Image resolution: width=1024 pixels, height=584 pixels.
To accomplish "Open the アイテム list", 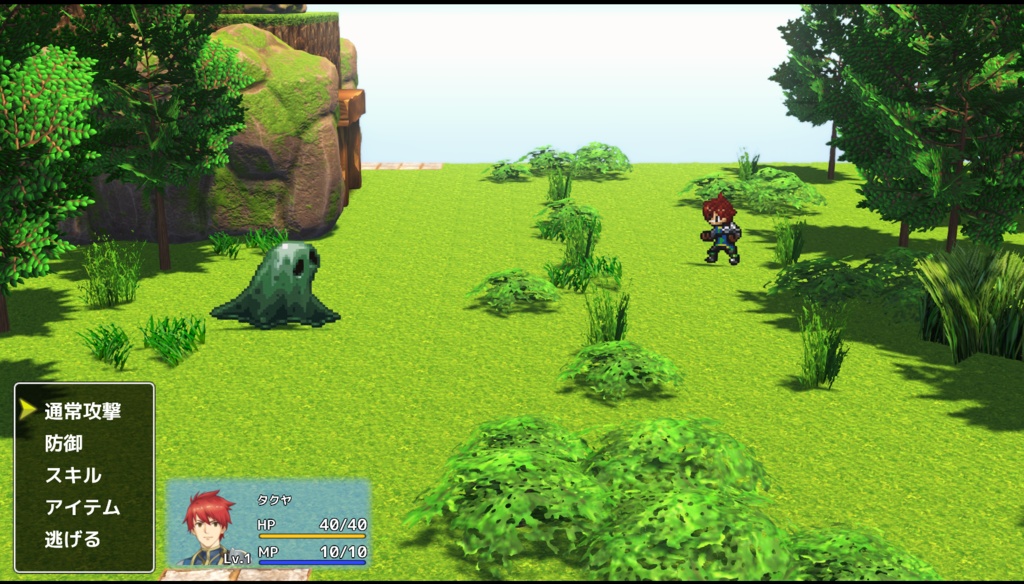I will click(82, 507).
